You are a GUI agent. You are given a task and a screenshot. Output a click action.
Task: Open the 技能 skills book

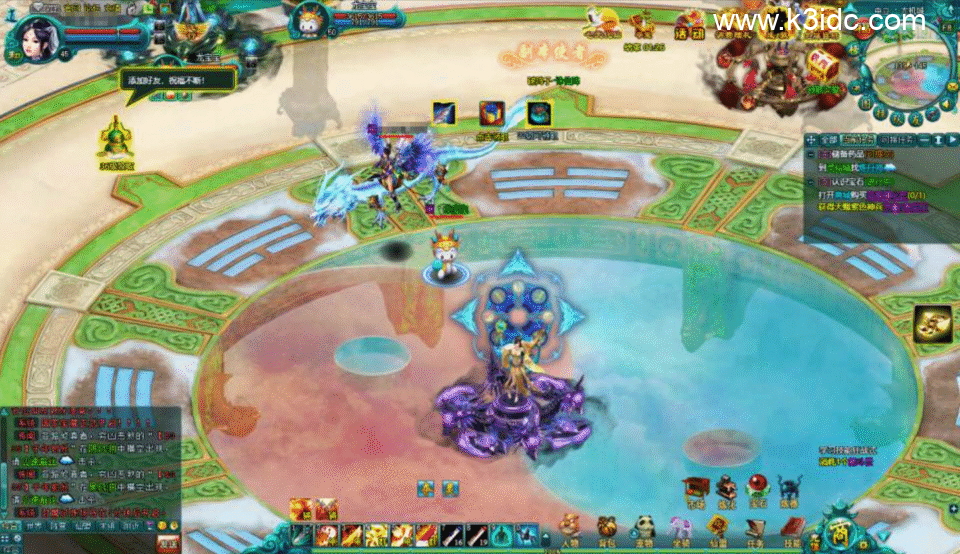(791, 528)
